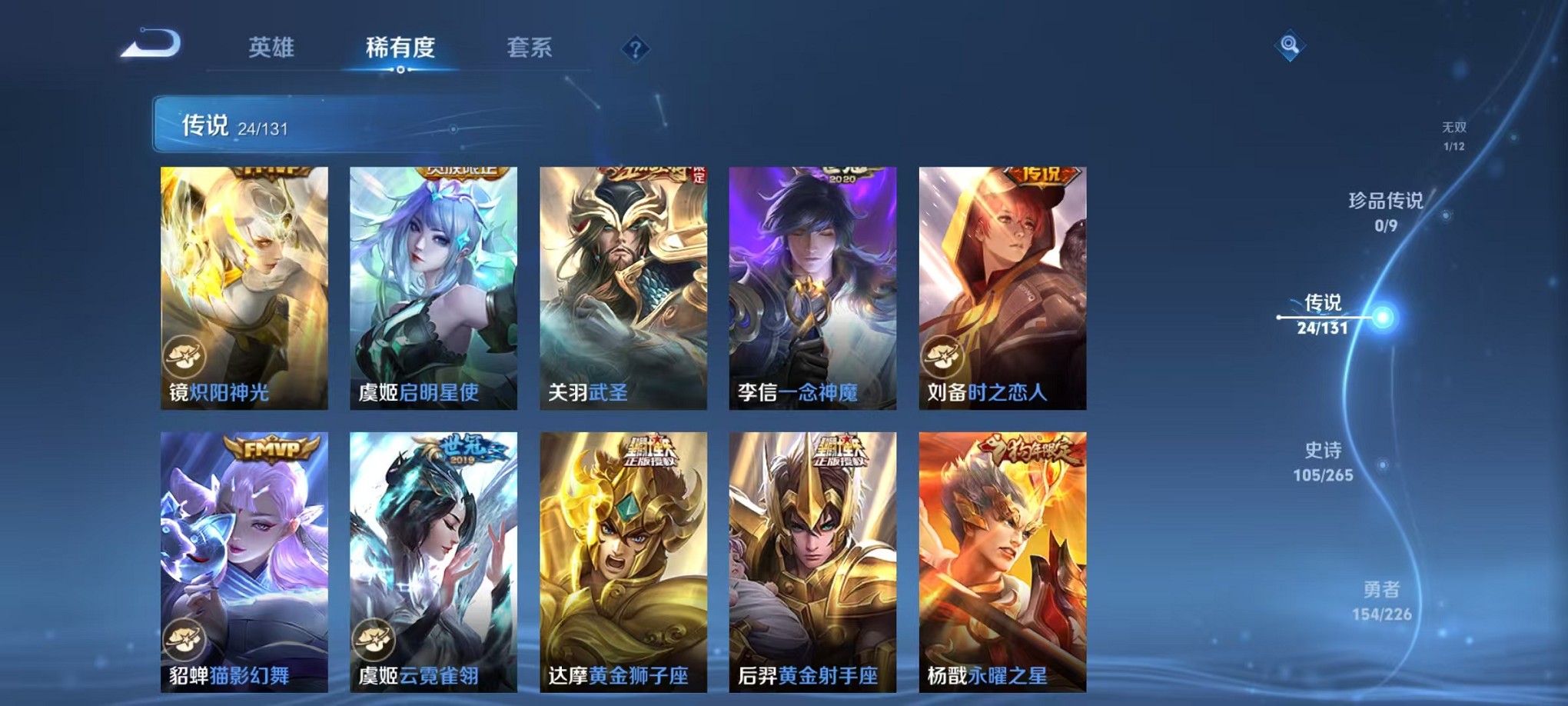Switch to the 英雄 tab

[273, 48]
